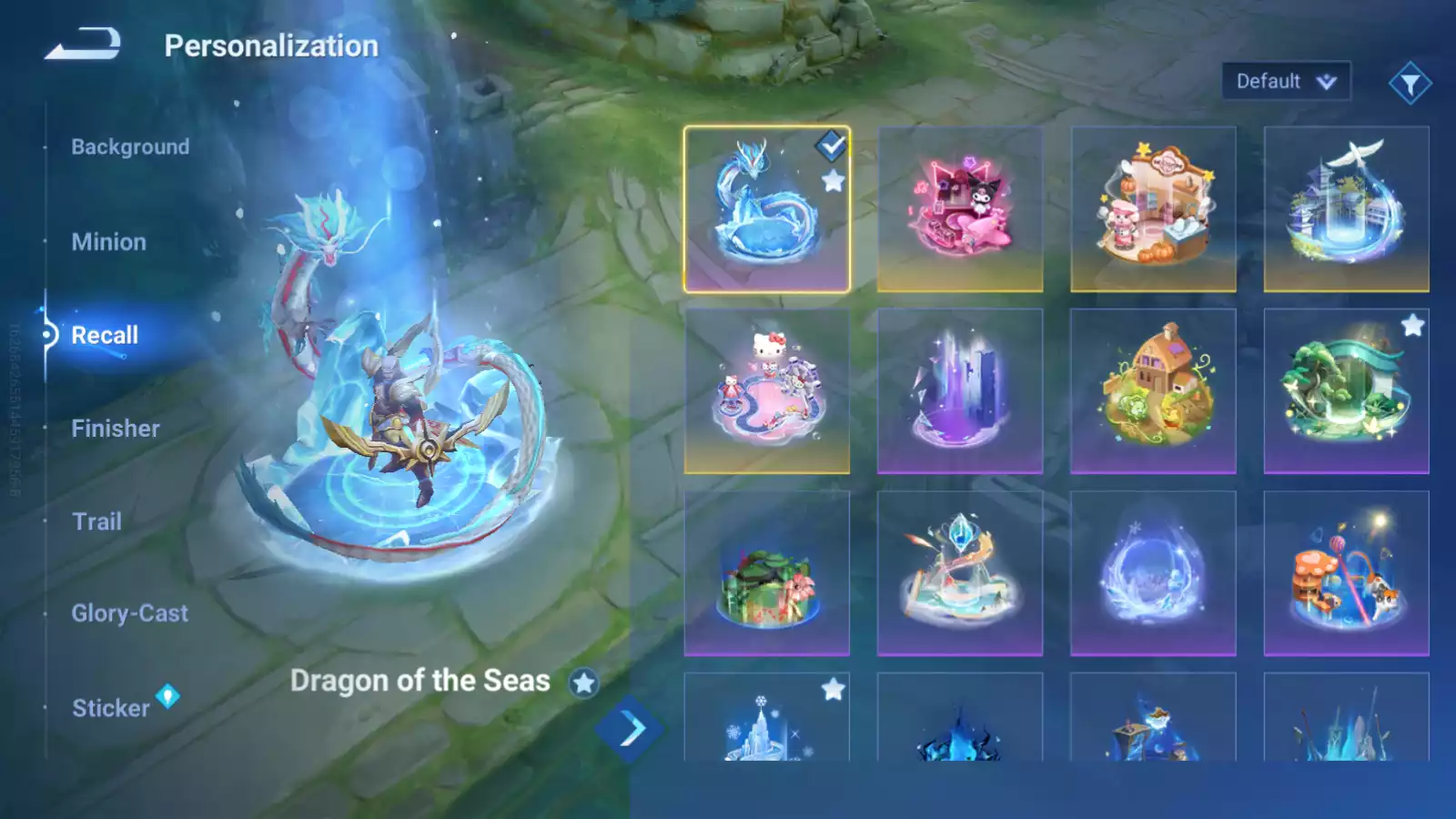Open the Default sort dropdown
This screenshot has width=1456, height=819.
(1285, 82)
